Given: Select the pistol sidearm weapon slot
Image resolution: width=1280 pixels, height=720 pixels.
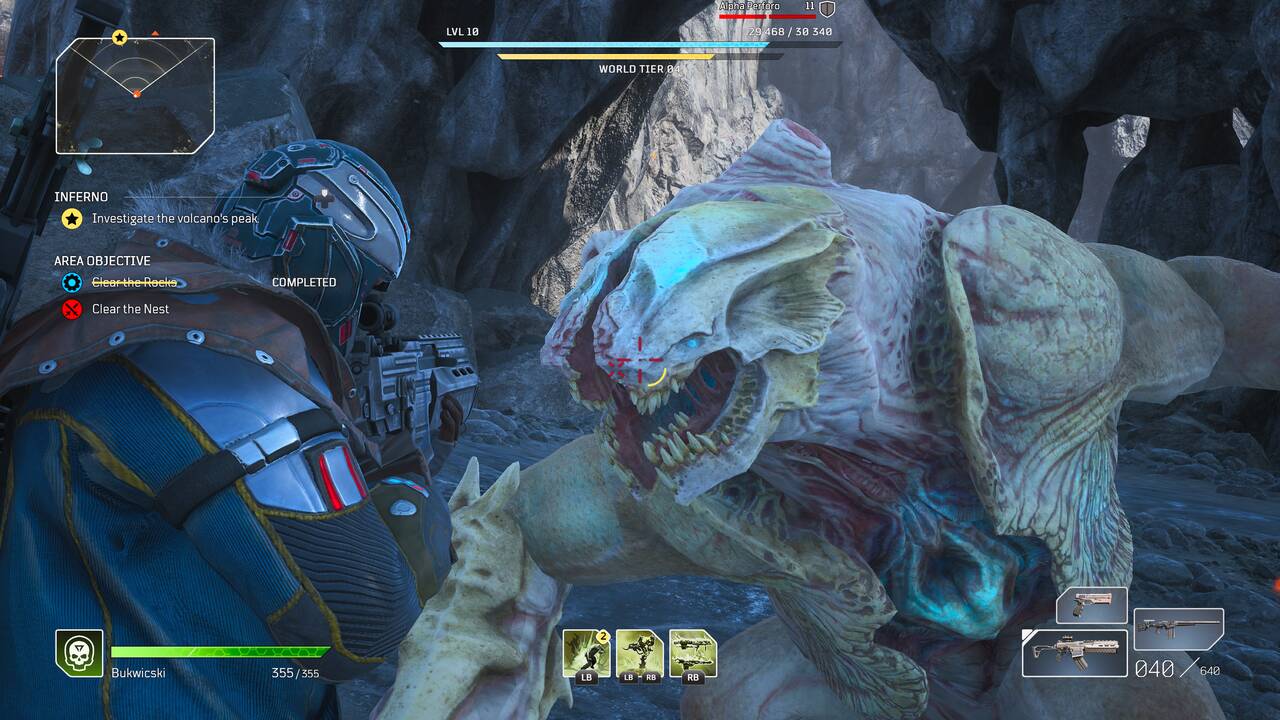Looking at the screenshot, I should [1091, 605].
